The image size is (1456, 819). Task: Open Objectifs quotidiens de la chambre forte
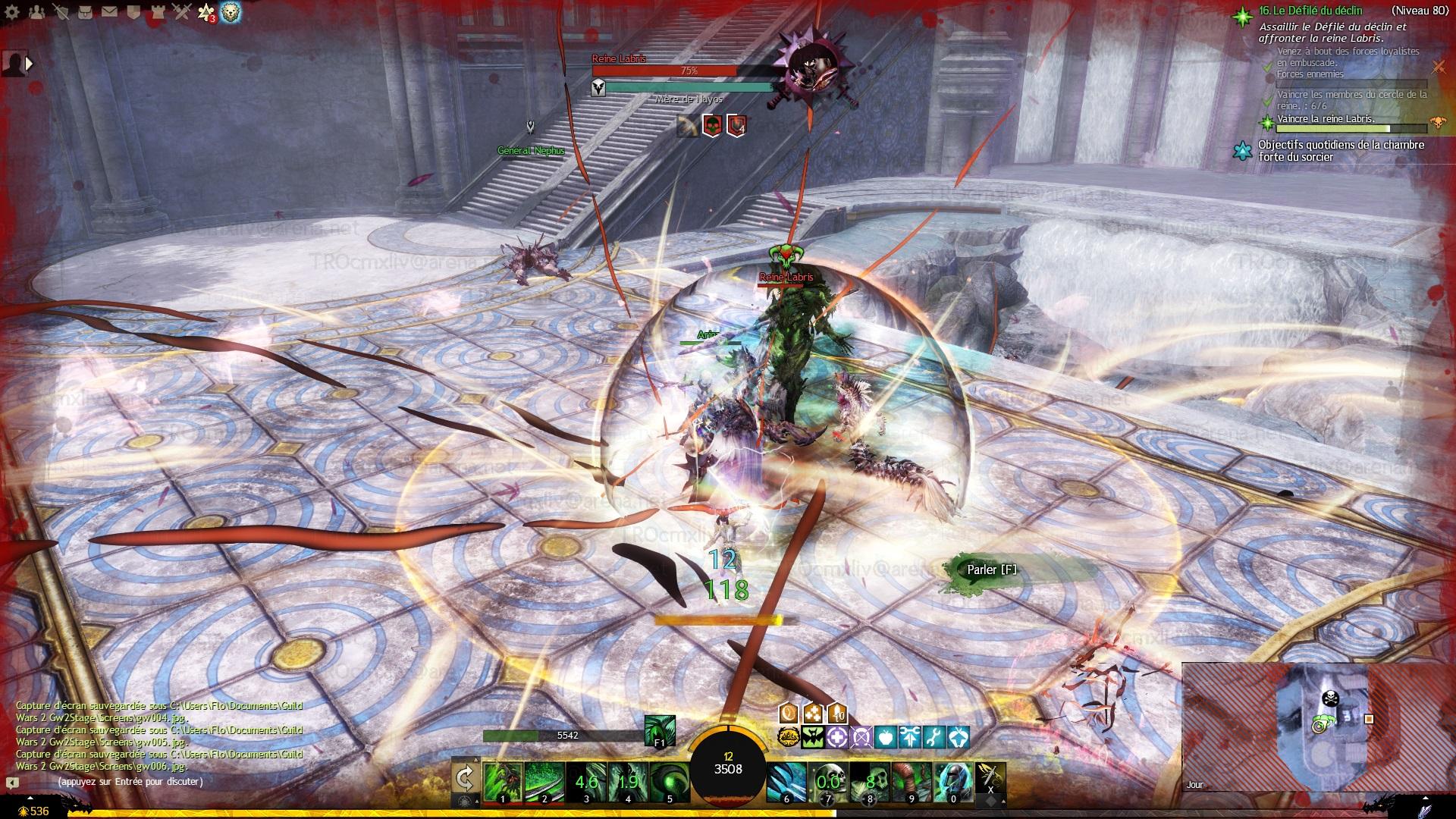1341,150
